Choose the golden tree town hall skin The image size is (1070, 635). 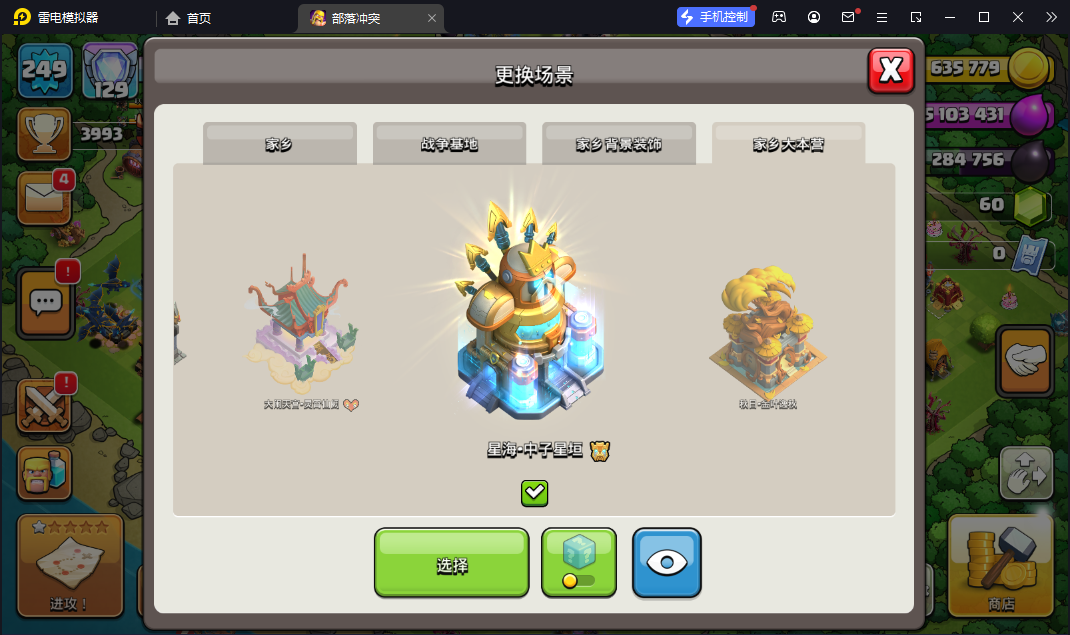(767, 330)
